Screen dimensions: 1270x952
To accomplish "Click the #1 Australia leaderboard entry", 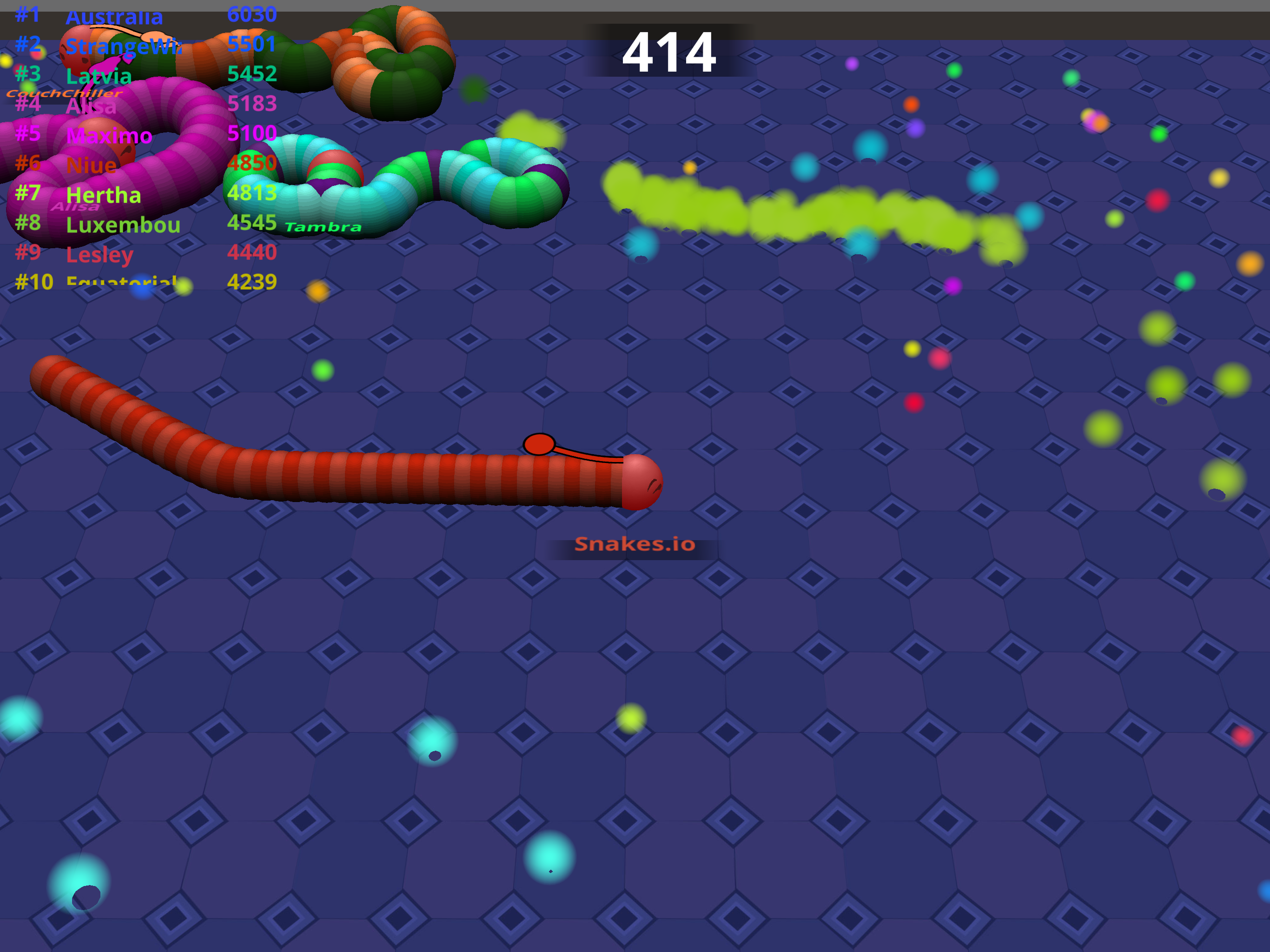I will (x=115, y=16).
